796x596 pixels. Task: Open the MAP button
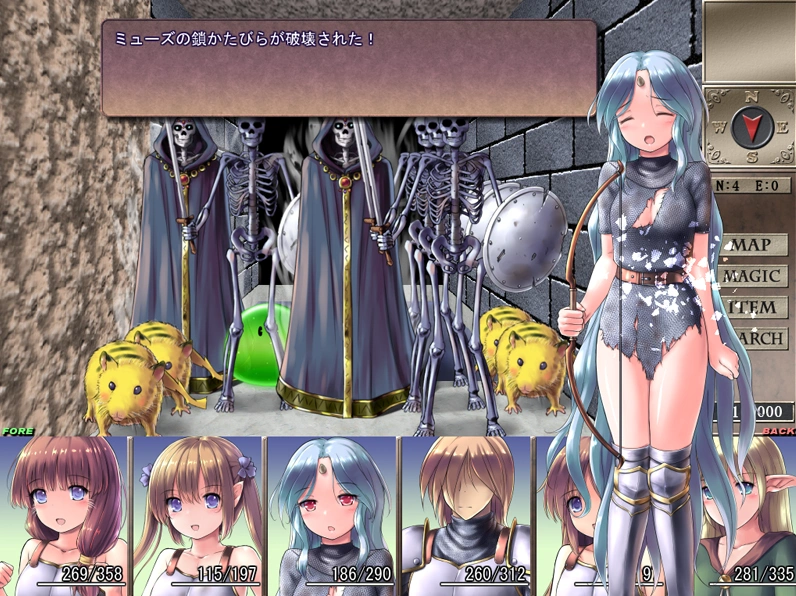click(752, 245)
